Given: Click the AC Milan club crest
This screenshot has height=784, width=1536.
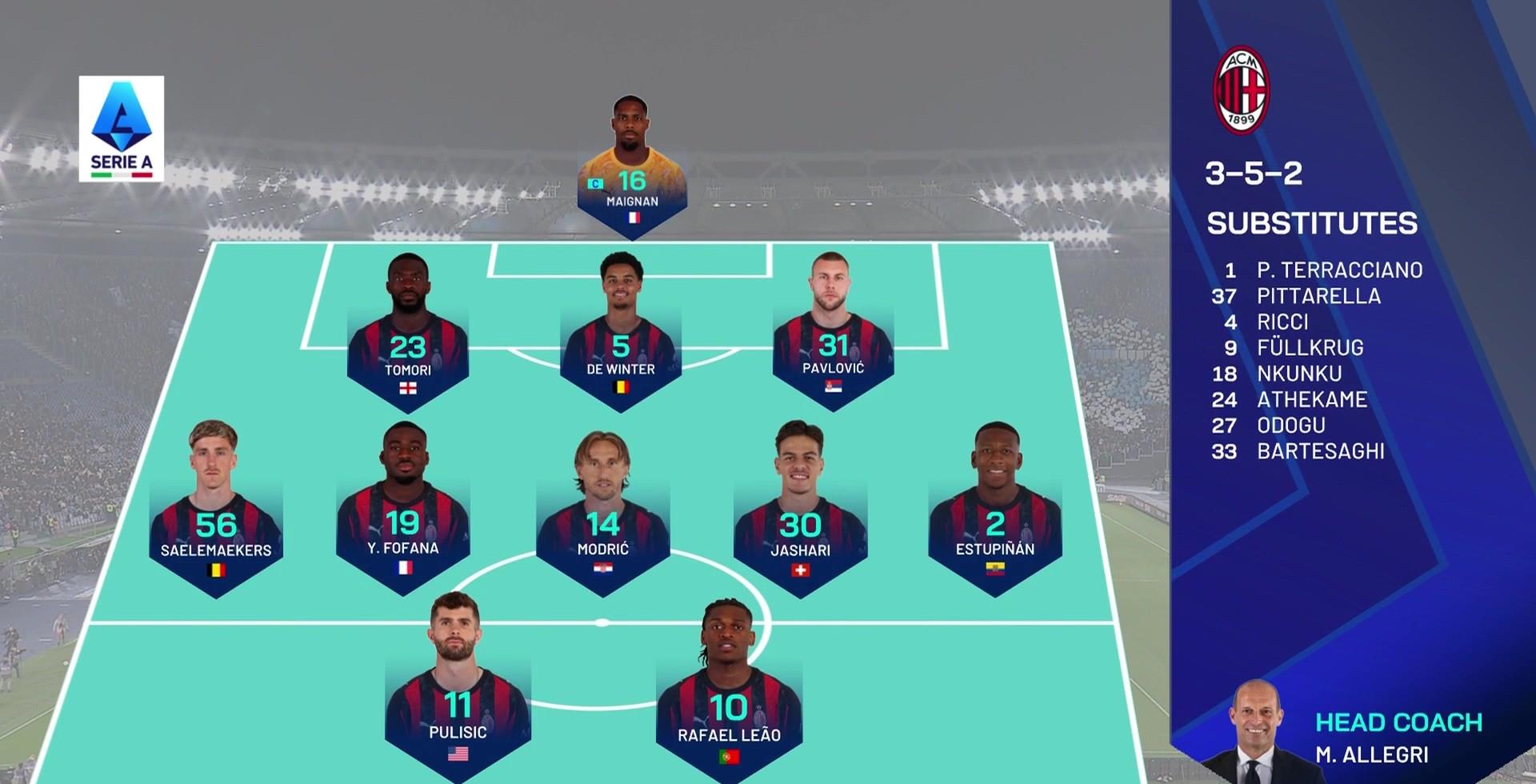Looking at the screenshot, I should click(x=1241, y=90).
